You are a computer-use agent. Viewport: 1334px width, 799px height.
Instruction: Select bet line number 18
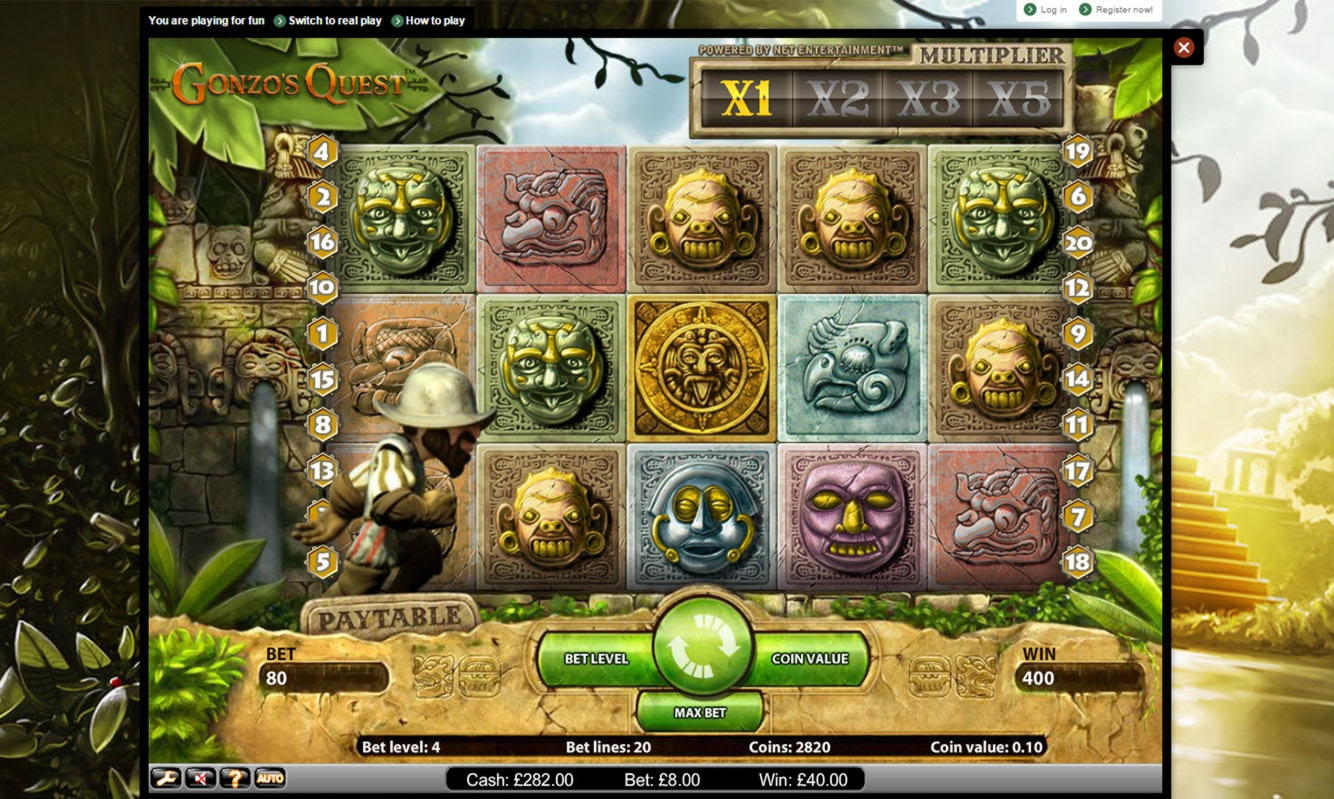pos(1077,561)
